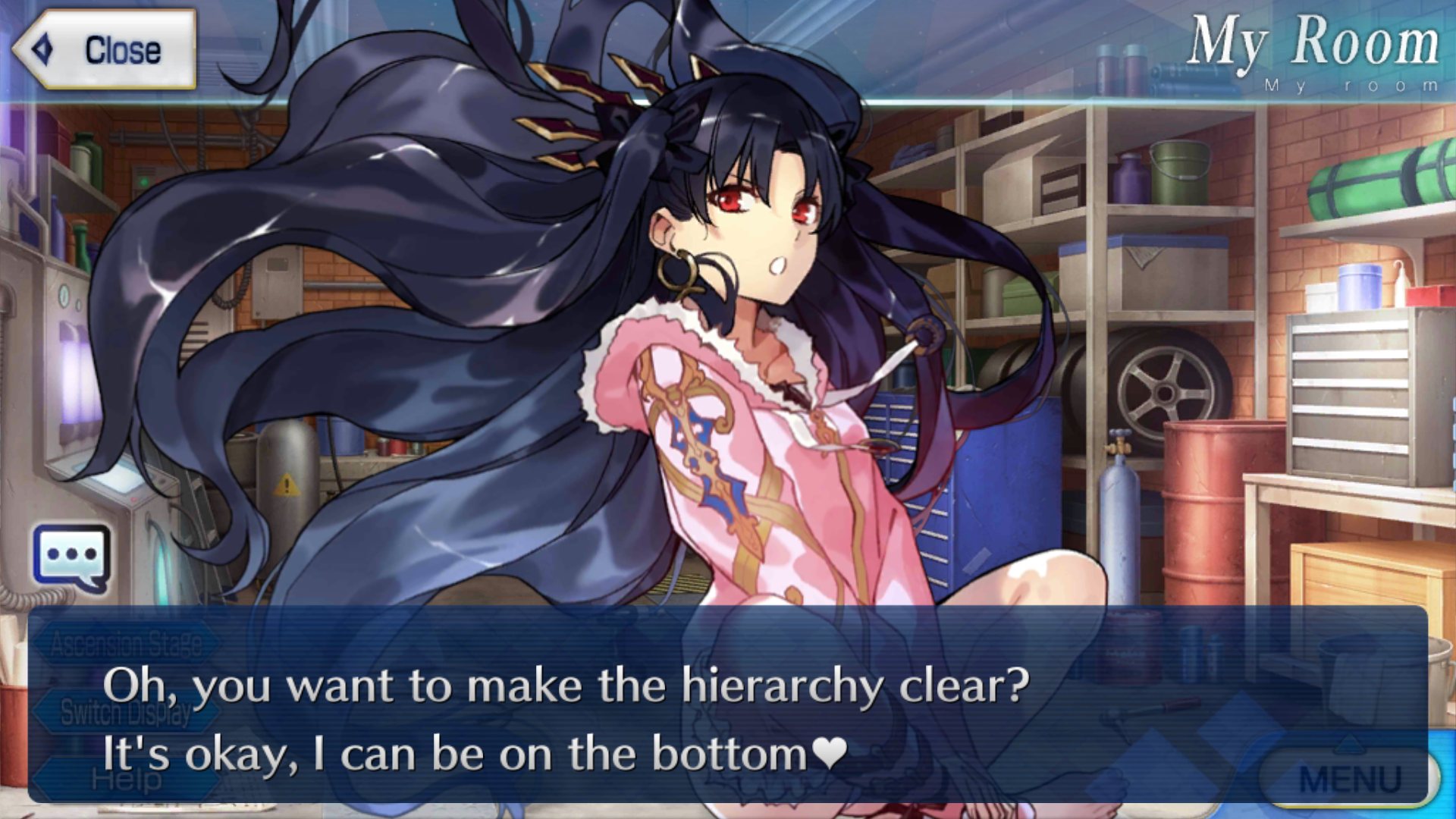Open the Help button

point(126,779)
